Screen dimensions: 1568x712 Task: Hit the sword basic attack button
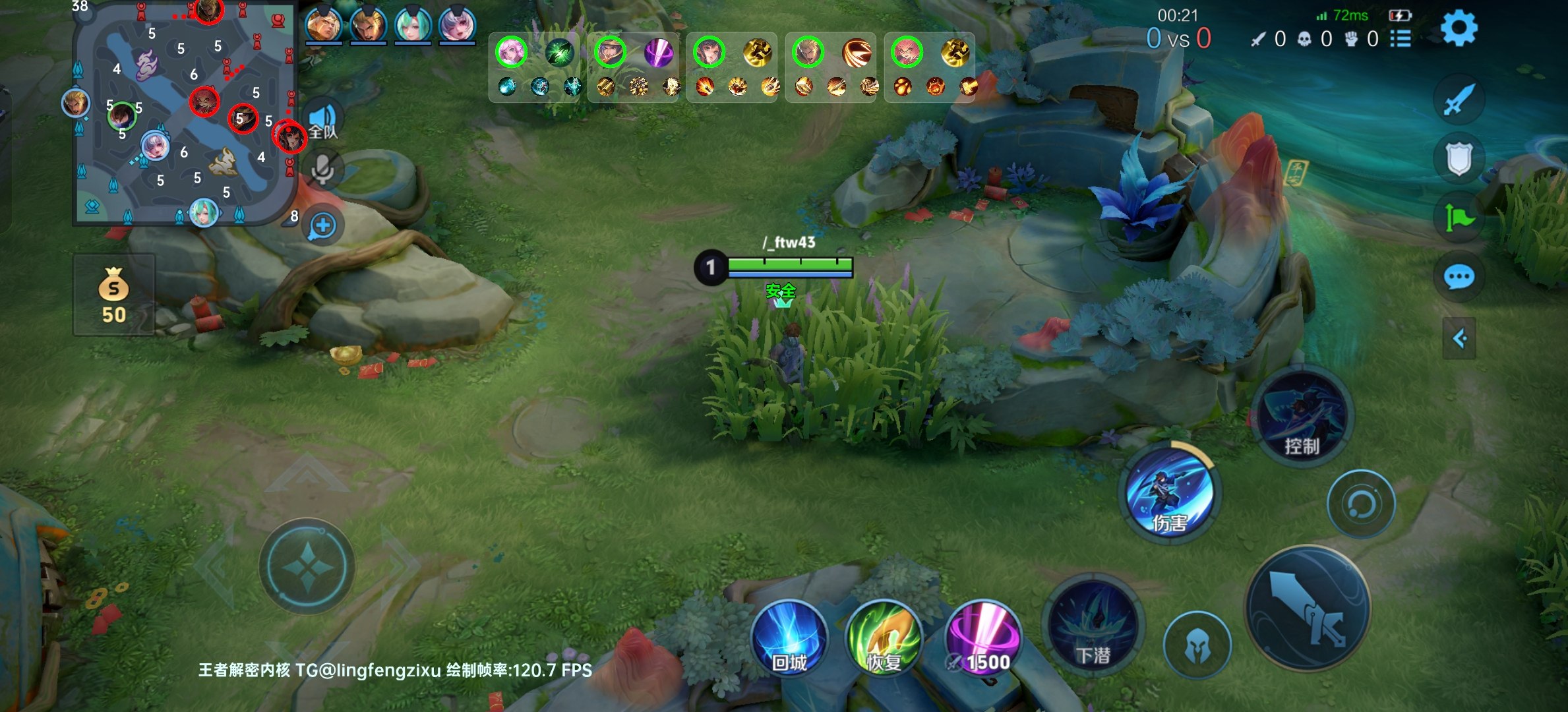tap(1308, 608)
